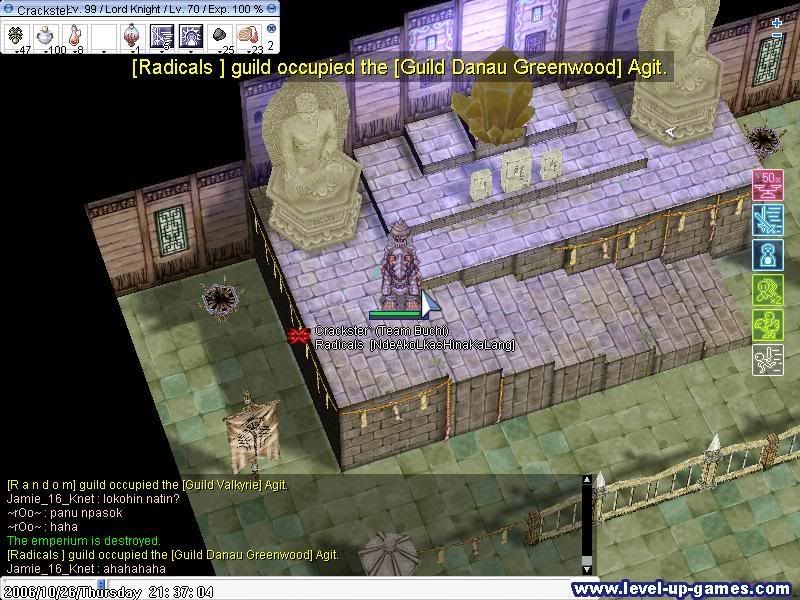Use the item stack of 47 in the hotbar
The image size is (800, 600).
tap(16, 36)
